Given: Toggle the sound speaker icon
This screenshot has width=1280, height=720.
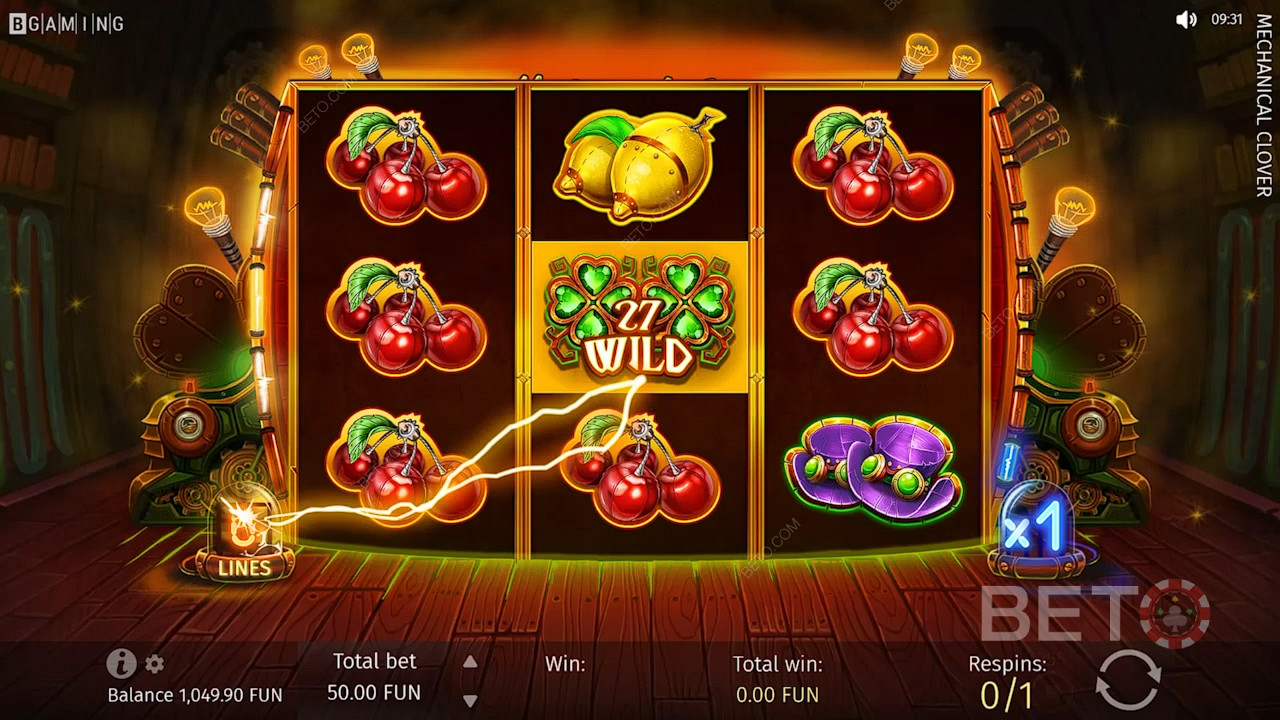Looking at the screenshot, I should 1186,19.
